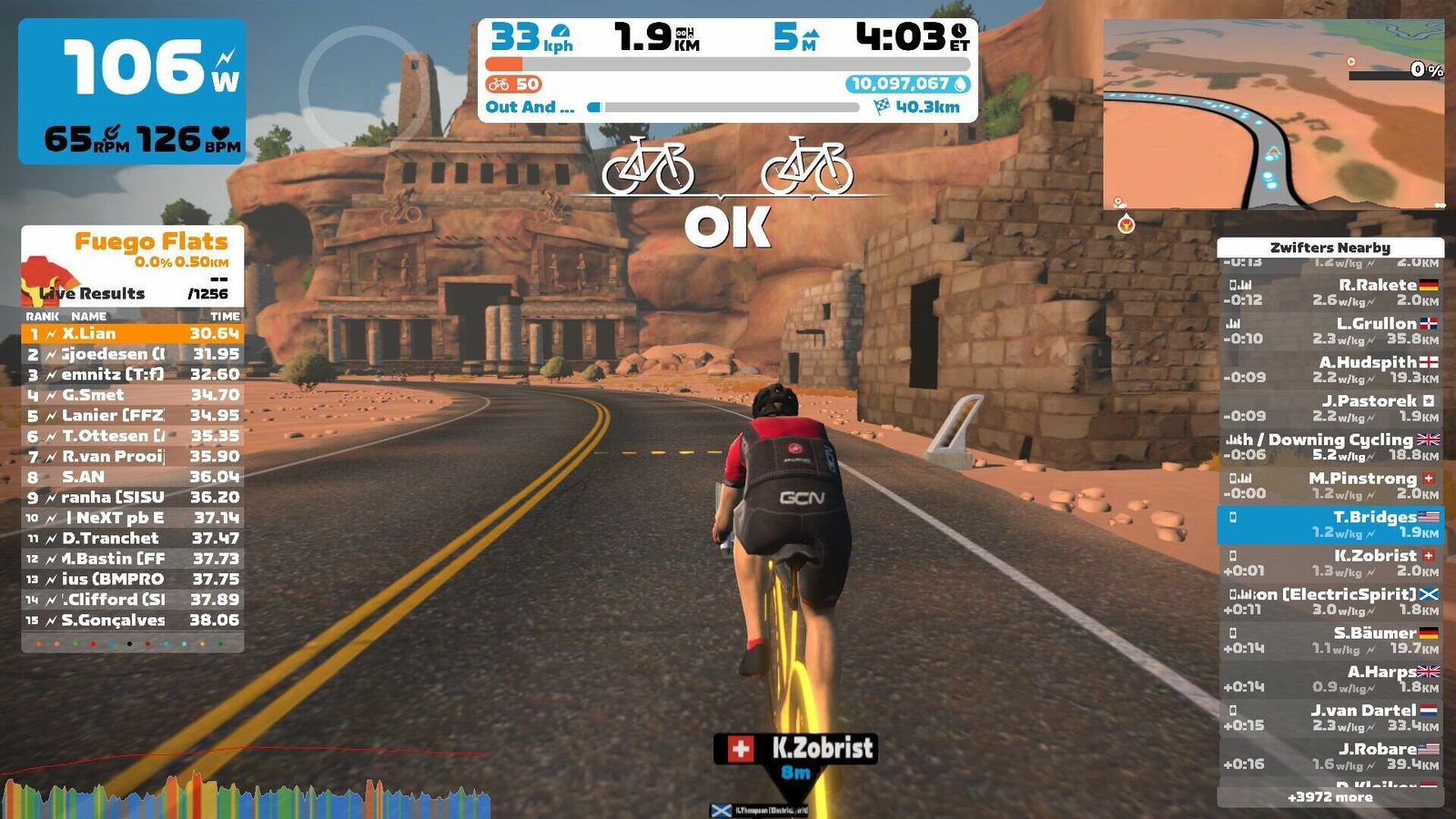
Task: Click the K.Zobrist rider name tag
Action: pyautogui.click(x=796, y=749)
